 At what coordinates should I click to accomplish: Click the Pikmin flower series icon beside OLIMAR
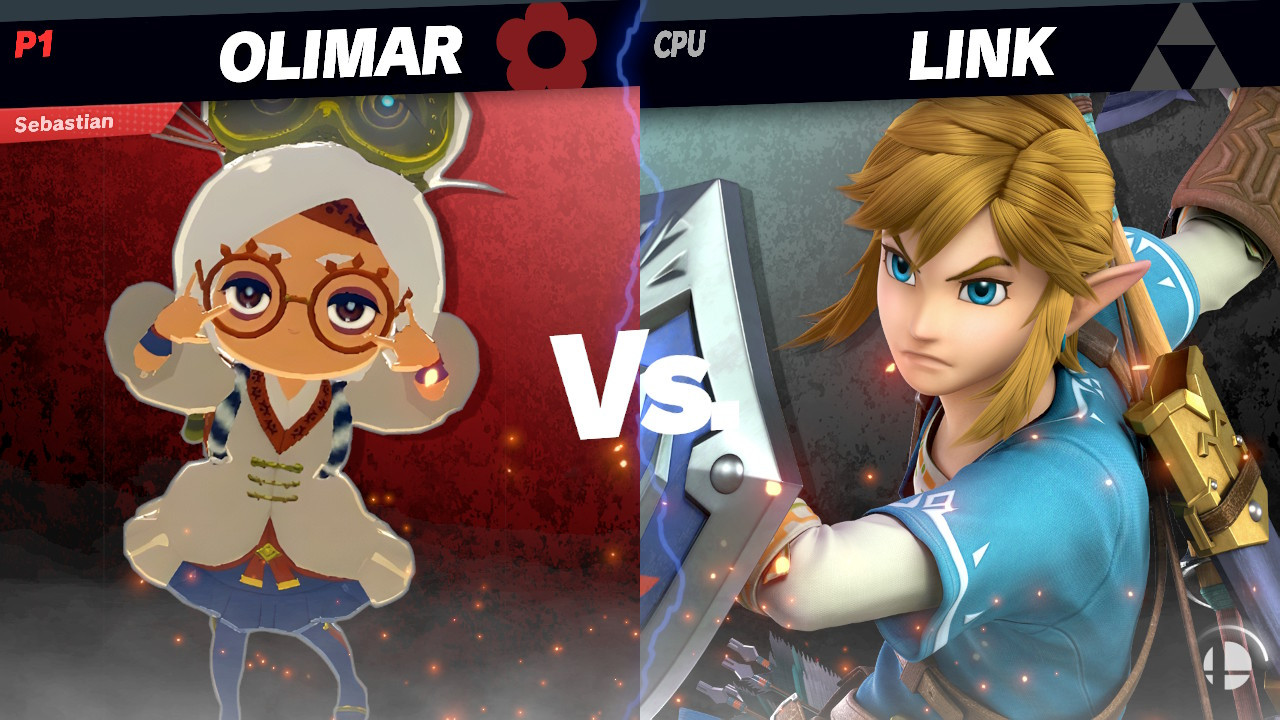pos(548,47)
